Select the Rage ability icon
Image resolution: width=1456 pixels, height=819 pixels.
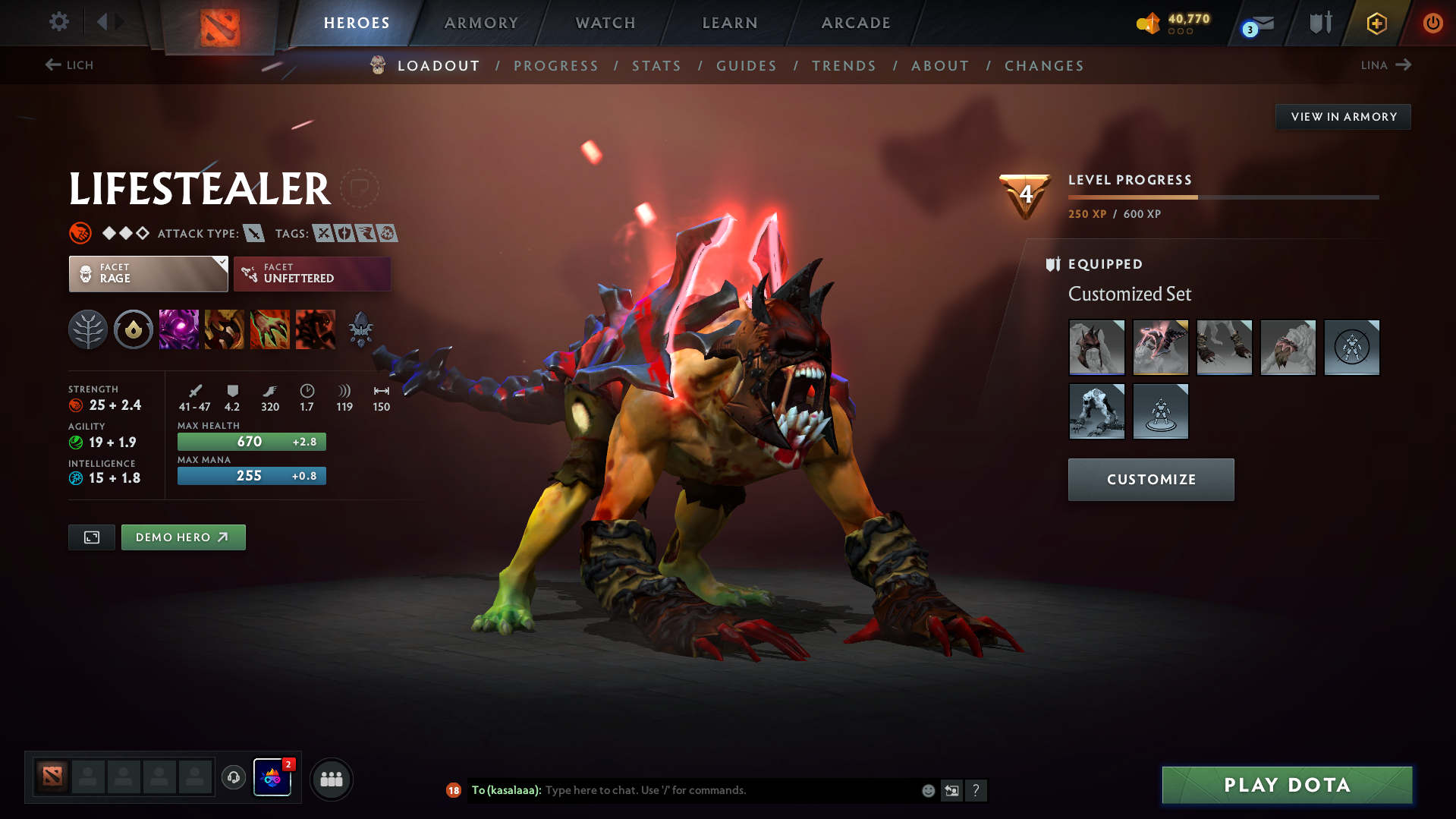179,329
